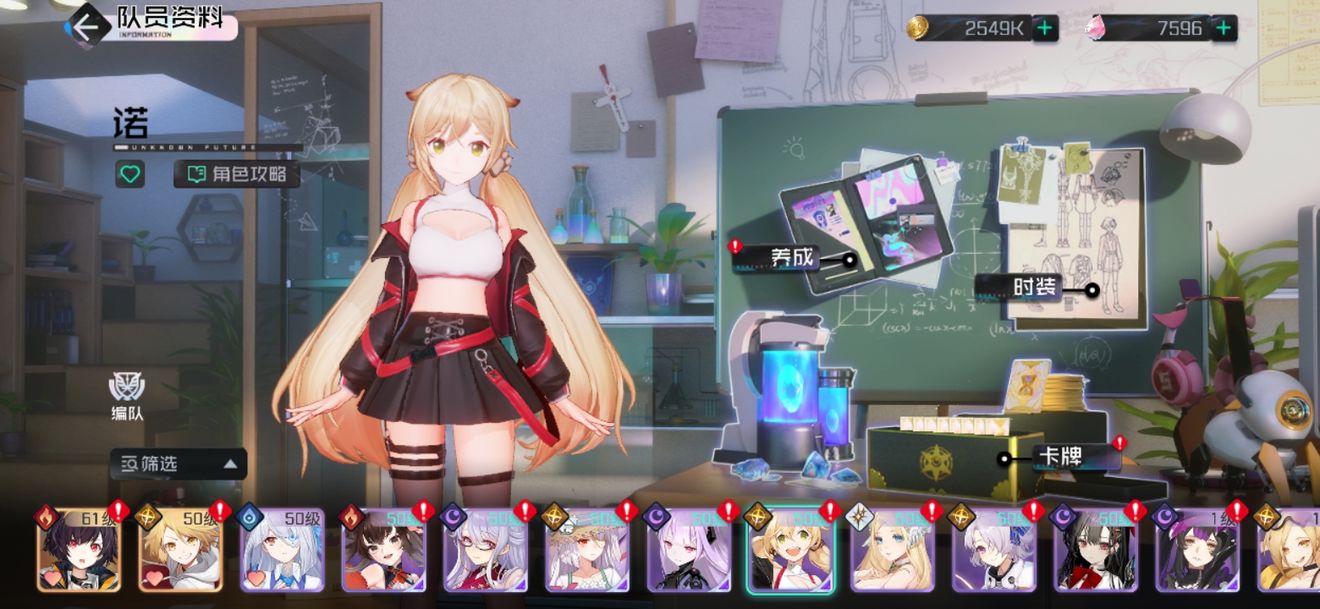The image size is (1320, 609).
Task: Open the 时装 outfit menu
Action: pos(1034,288)
